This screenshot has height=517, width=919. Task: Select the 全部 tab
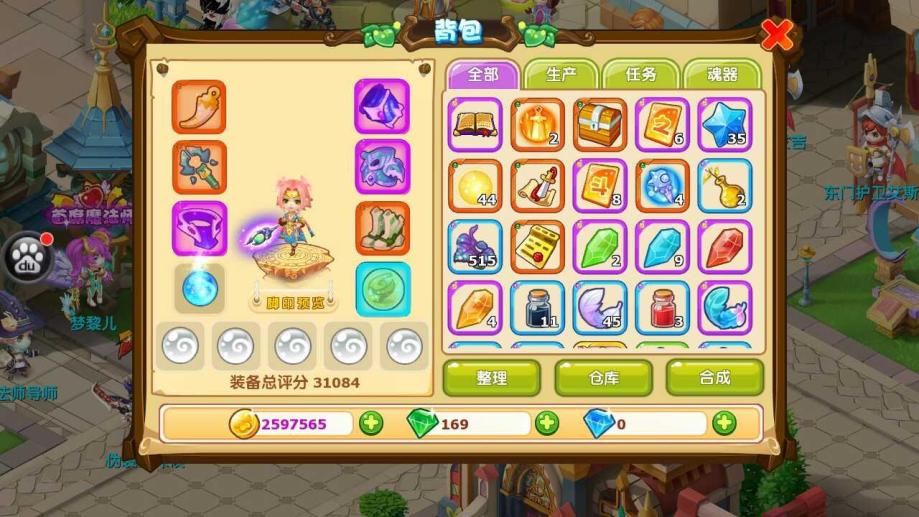click(482, 75)
